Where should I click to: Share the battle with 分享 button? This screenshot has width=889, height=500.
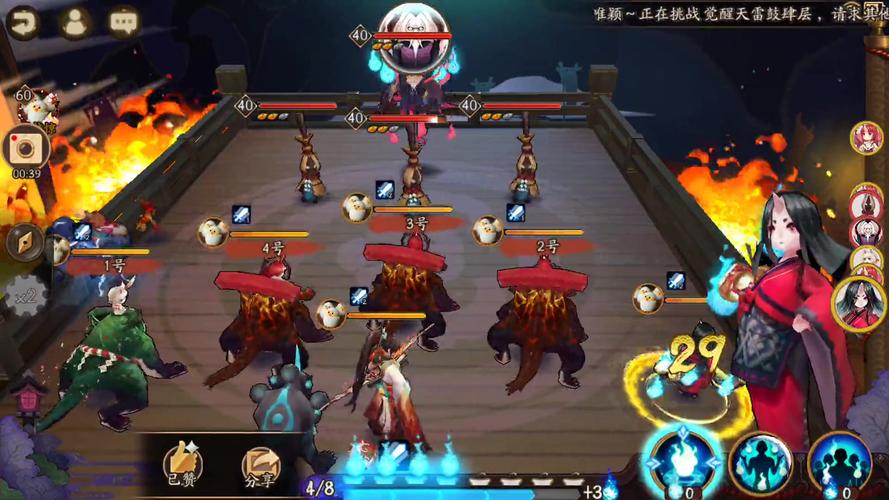pyautogui.click(x=260, y=465)
